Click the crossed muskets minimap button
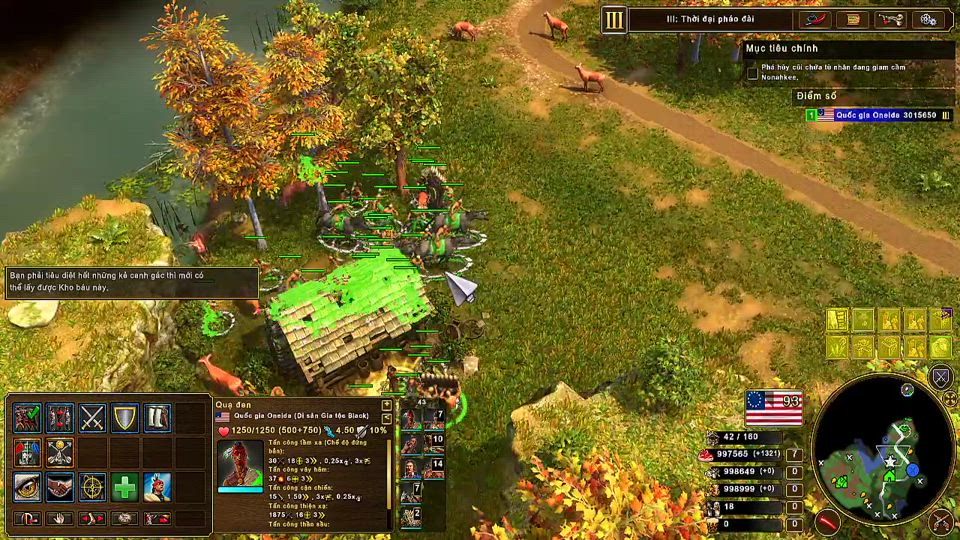 click(940, 519)
